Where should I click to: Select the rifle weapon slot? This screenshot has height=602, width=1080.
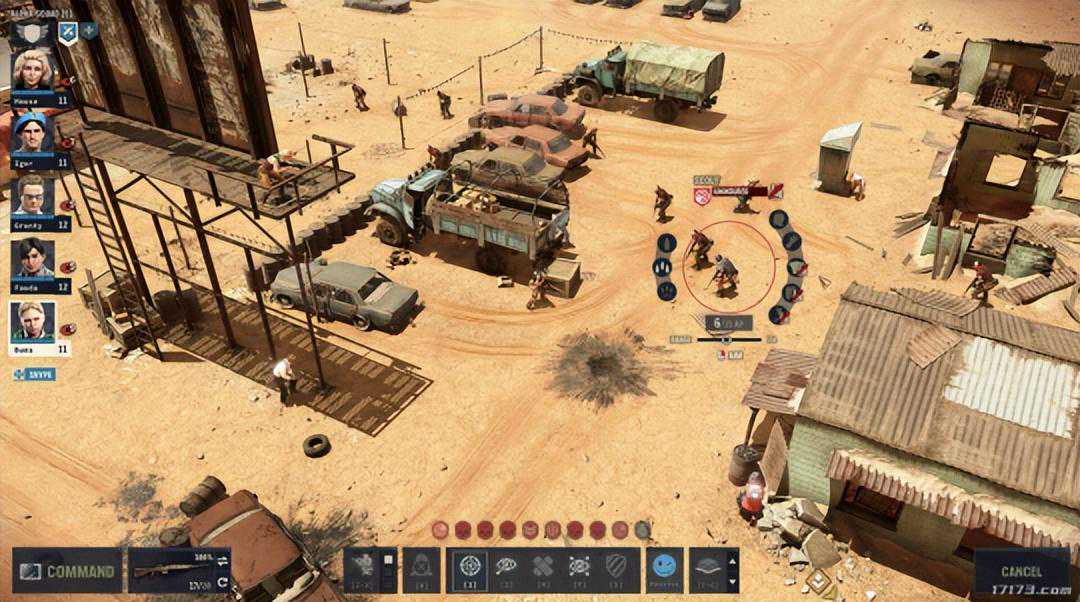coord(180,571)
